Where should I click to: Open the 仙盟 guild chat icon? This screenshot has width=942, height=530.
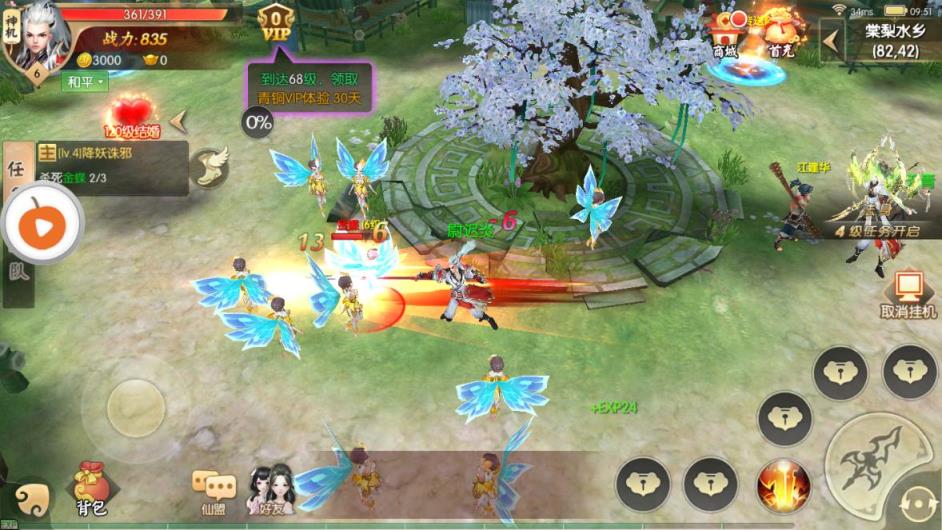(215, 491)
